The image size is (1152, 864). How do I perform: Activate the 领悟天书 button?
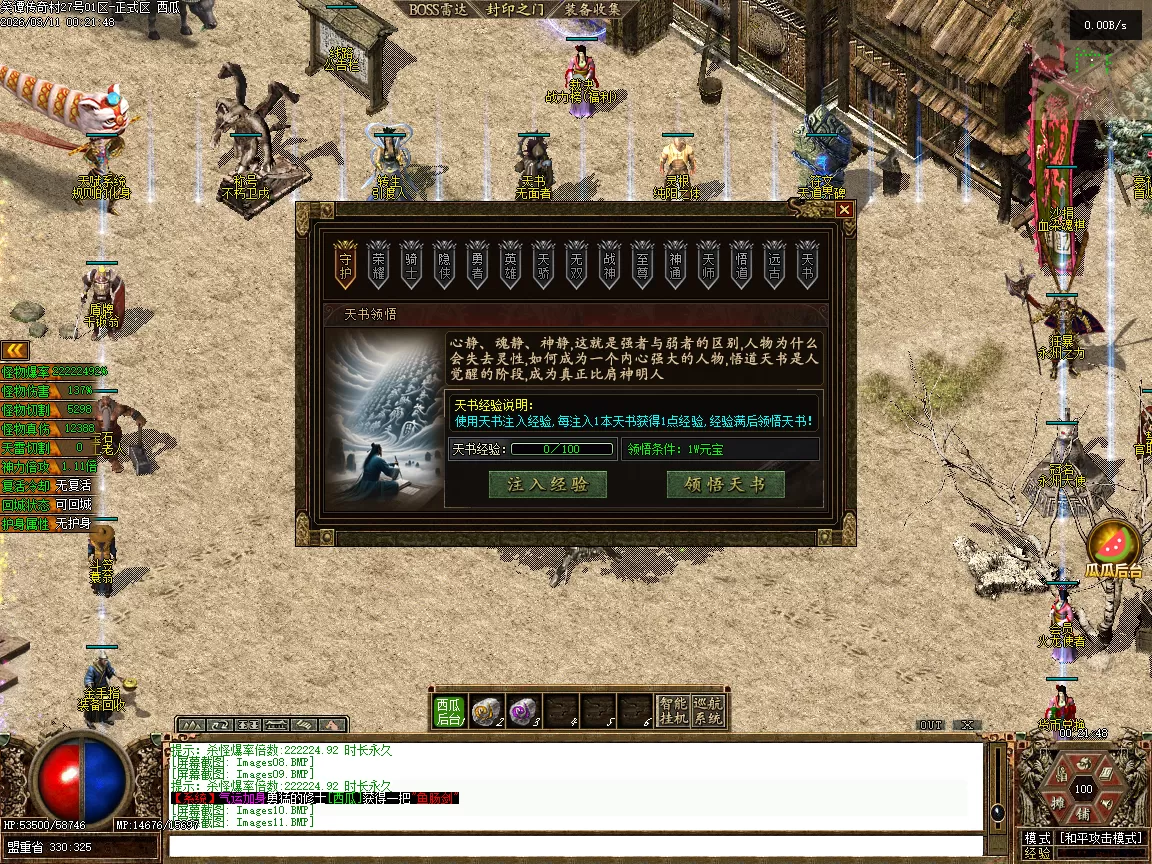coord(726,485)
